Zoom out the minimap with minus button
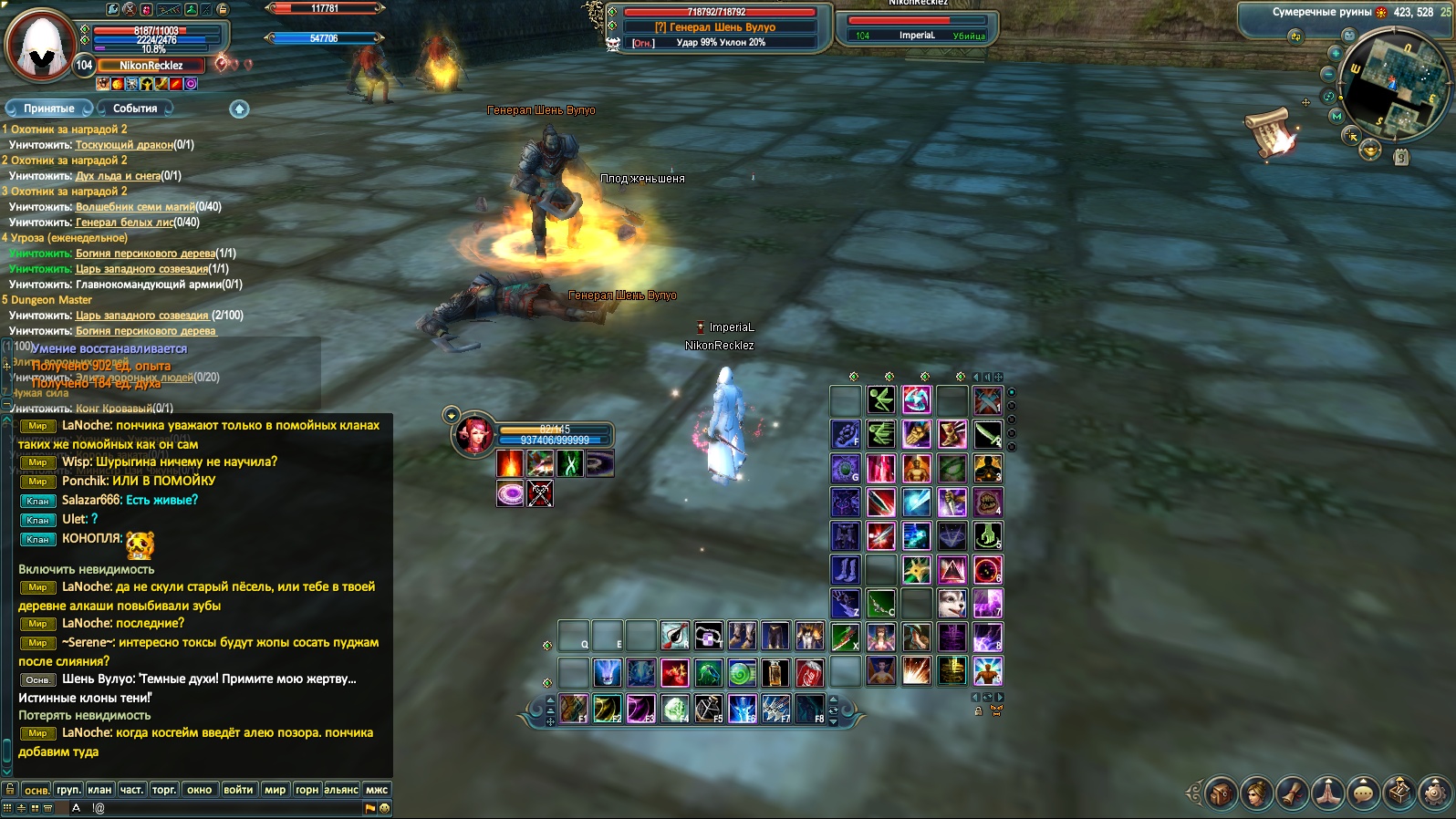This screenshot has width=1456, height=819. [x=1328, y=74]
